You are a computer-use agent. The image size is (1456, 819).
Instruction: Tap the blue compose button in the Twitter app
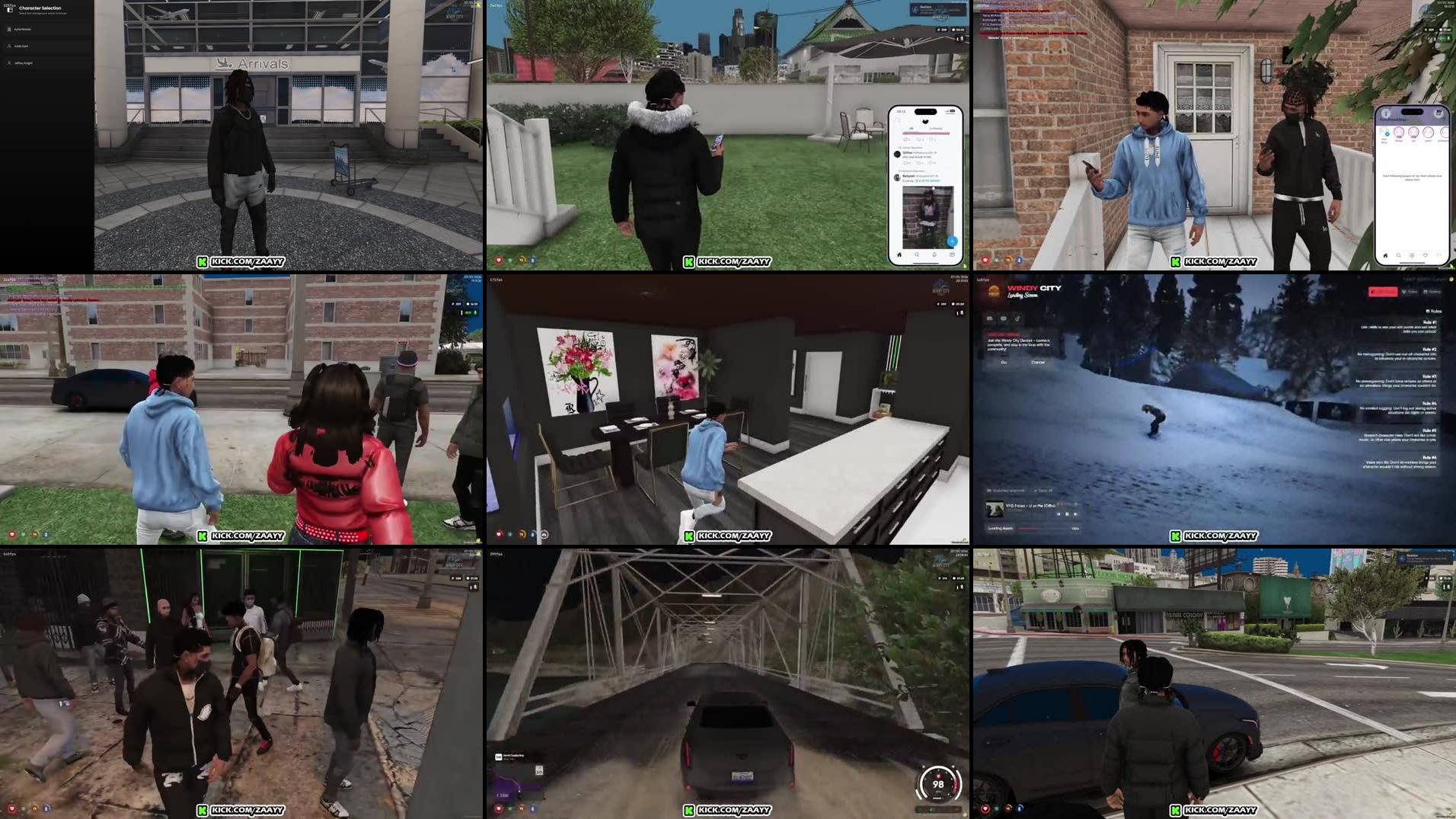click(953, 242)
